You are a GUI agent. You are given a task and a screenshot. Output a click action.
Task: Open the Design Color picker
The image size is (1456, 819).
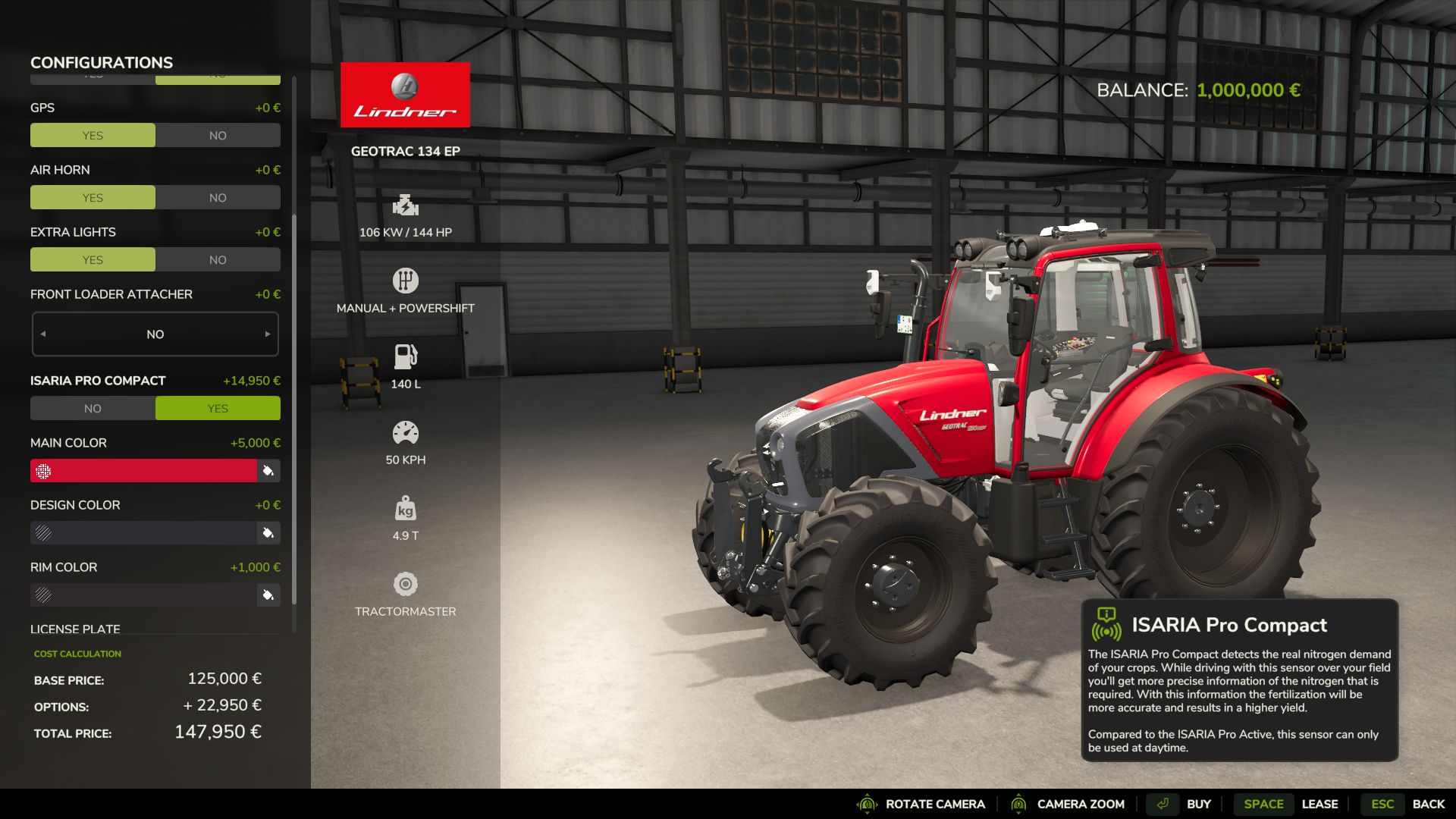(x=144, y=533)
